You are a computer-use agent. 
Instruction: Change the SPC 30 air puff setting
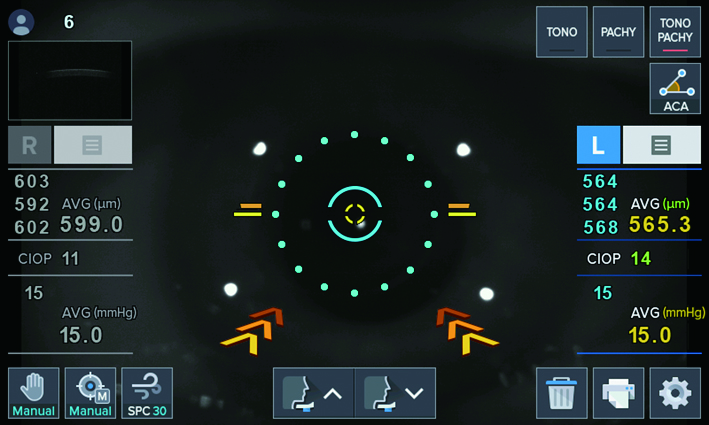click(x=146, y=393)
